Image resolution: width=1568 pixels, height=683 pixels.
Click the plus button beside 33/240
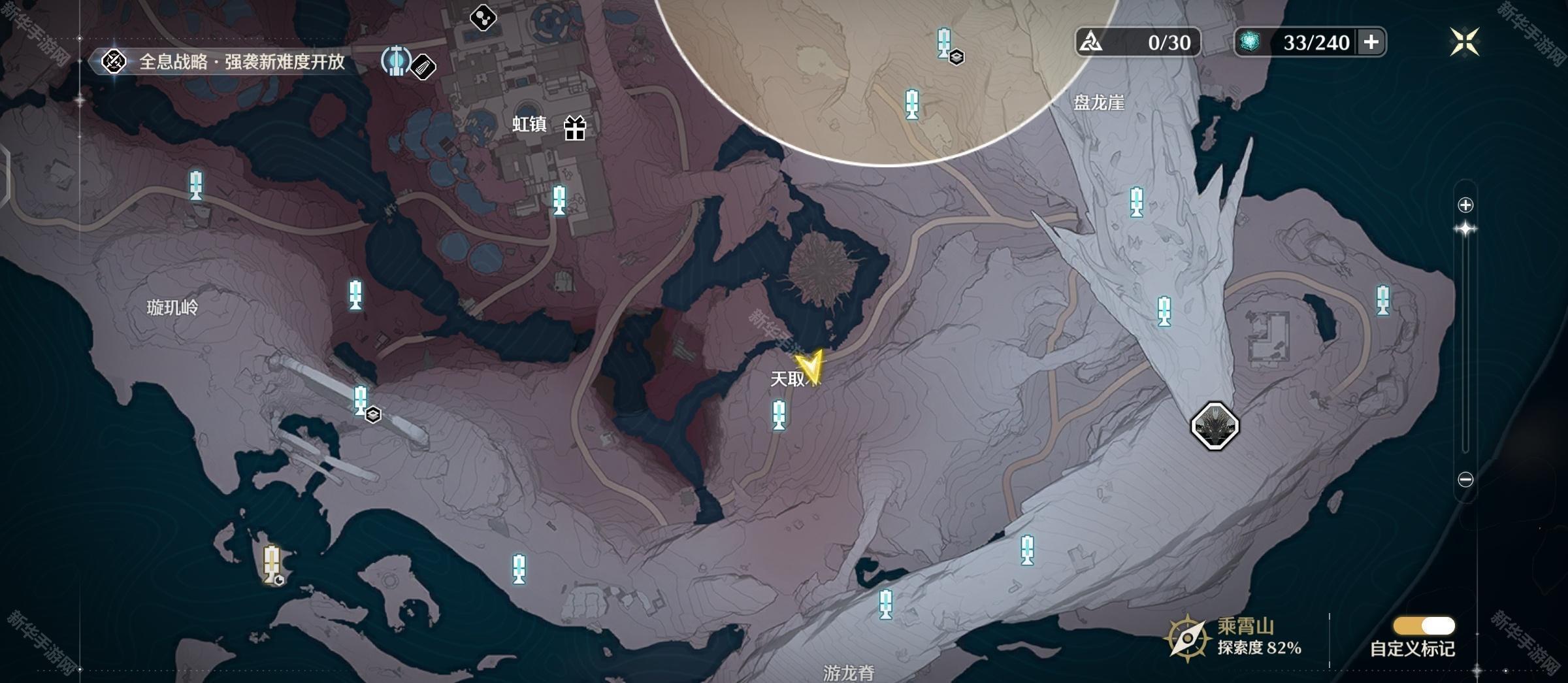pos(1371,42)
